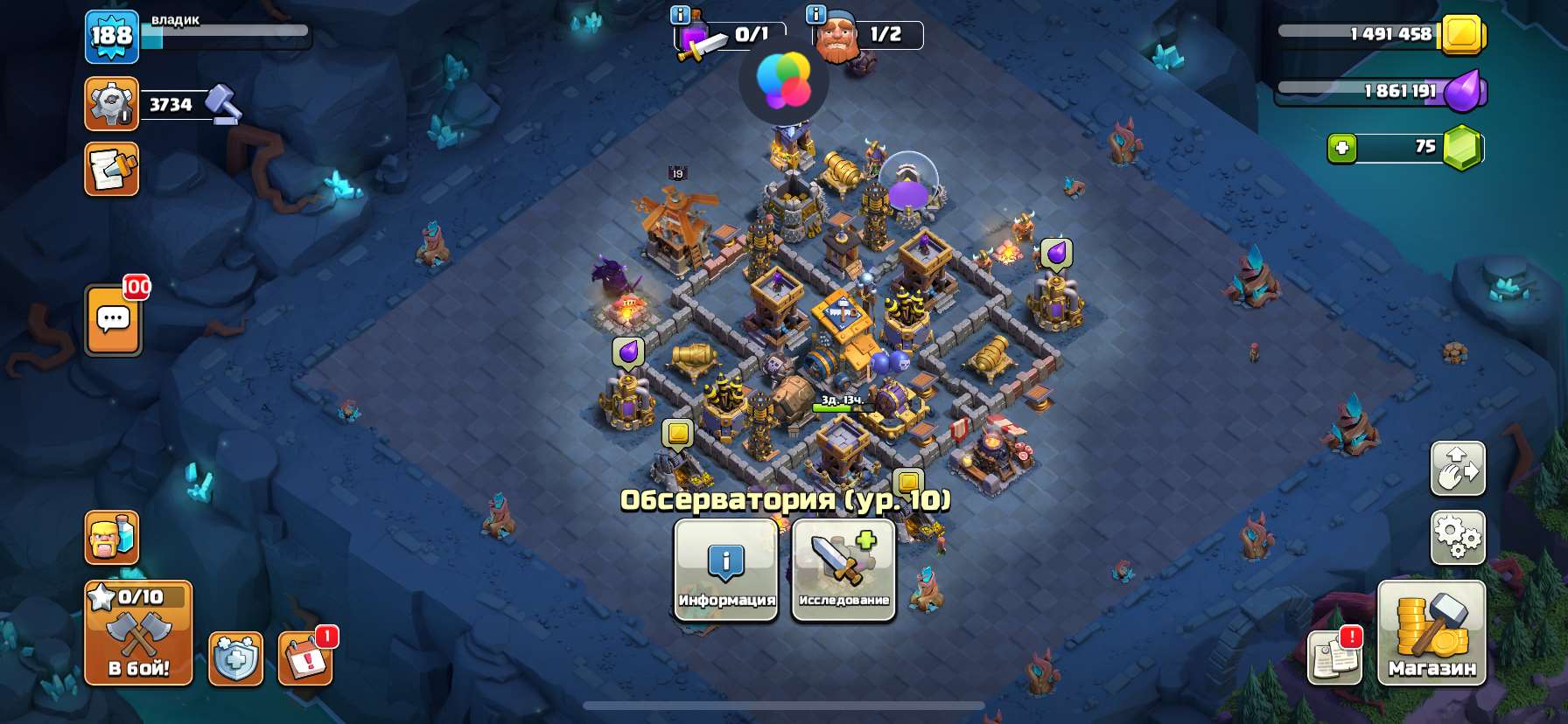Open the Battle Machine hero slot showing 1/2

tap(837, 37)
